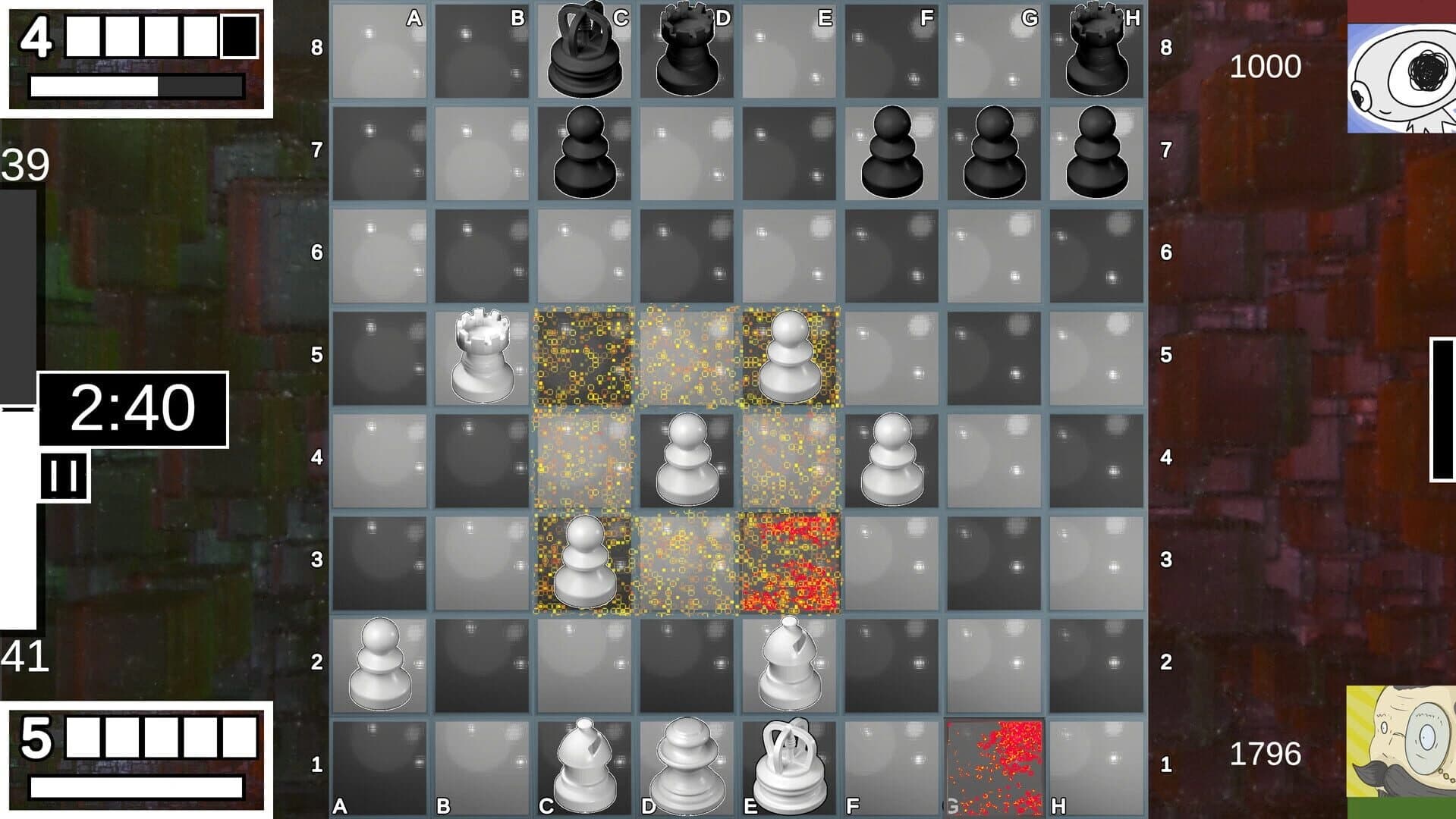Click the red glitched square on g1

(x=995, y=766)
